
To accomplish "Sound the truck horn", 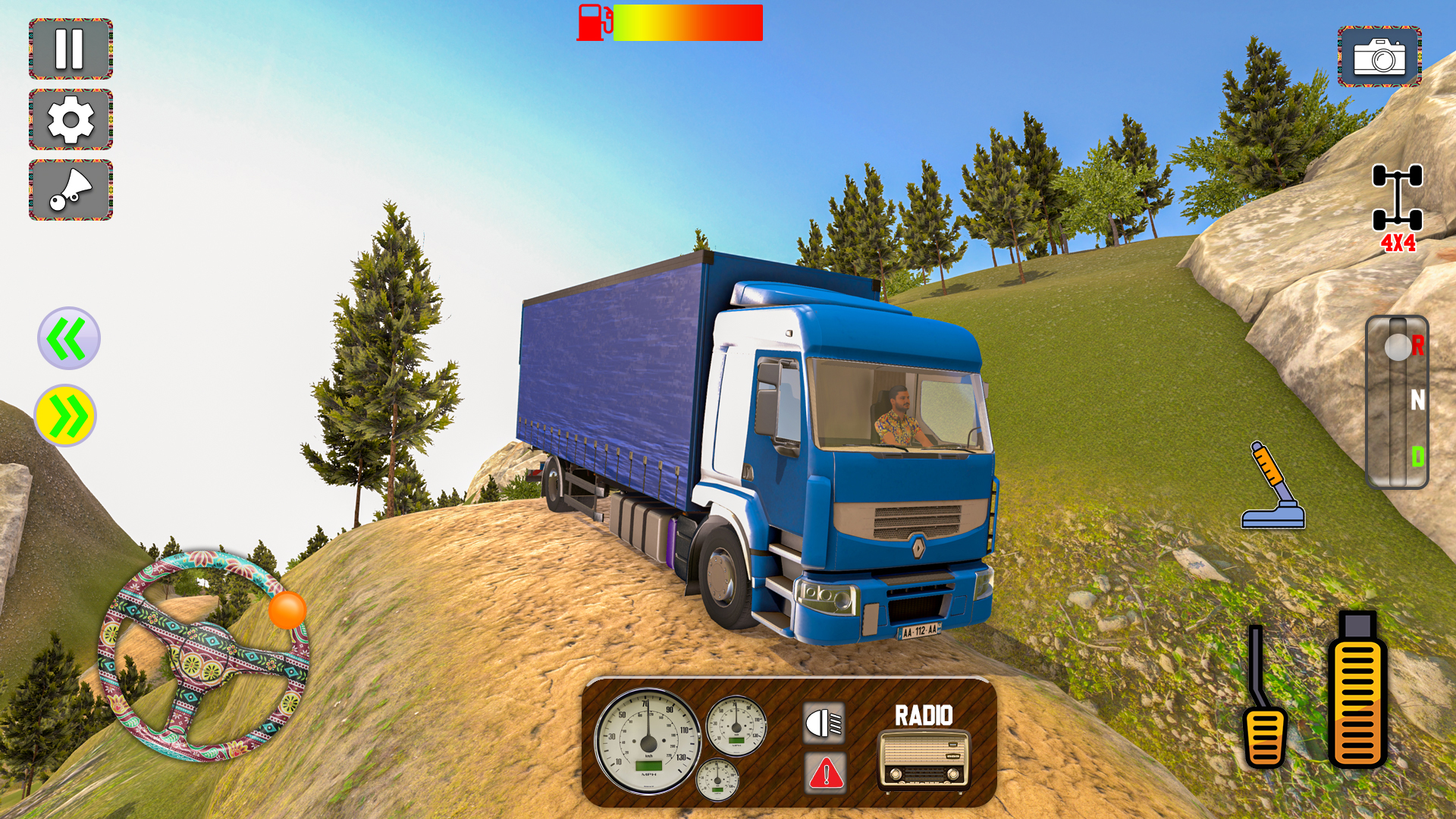I will point(70,191).
